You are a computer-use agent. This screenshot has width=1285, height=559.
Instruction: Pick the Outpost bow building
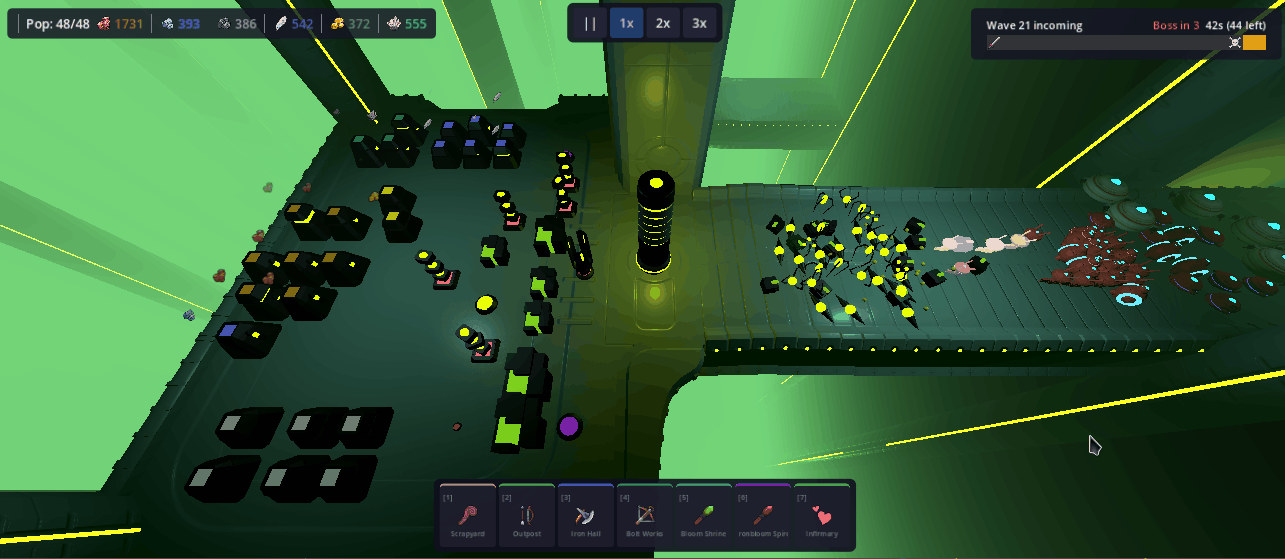pyautogui.click(x=526, y=515)
